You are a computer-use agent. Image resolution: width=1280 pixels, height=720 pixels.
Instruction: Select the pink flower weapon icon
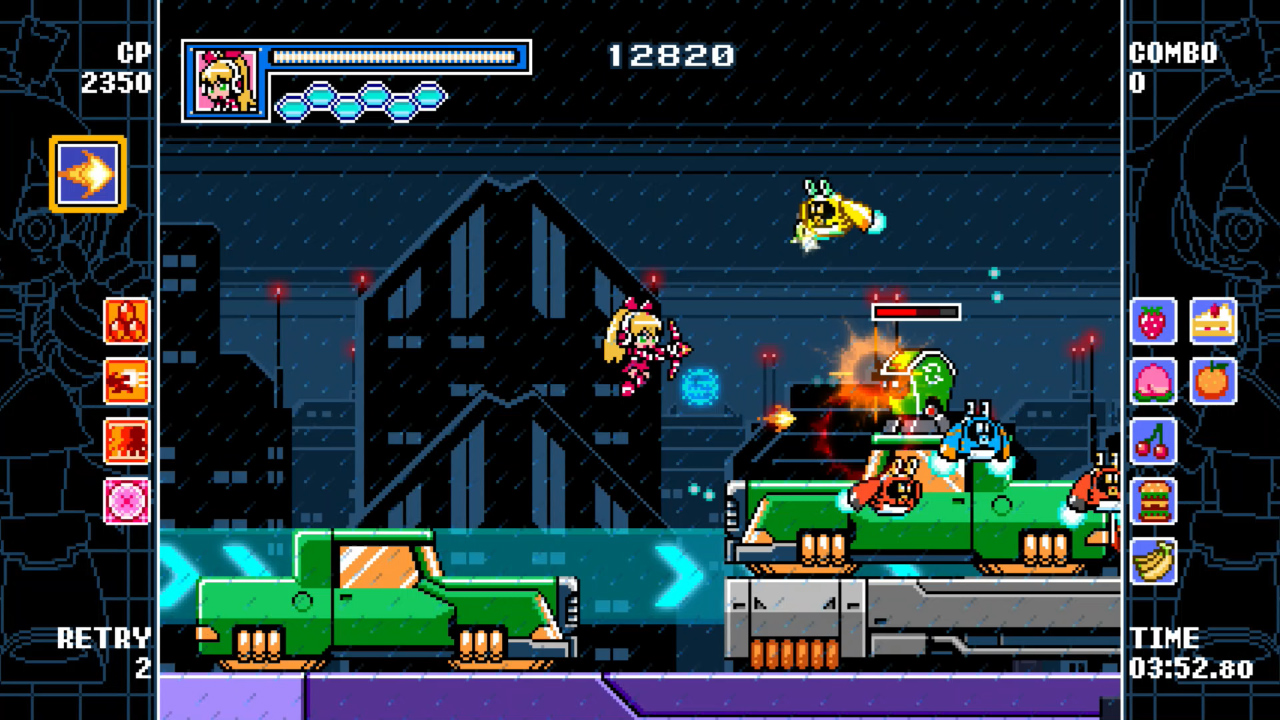(127, 500)
